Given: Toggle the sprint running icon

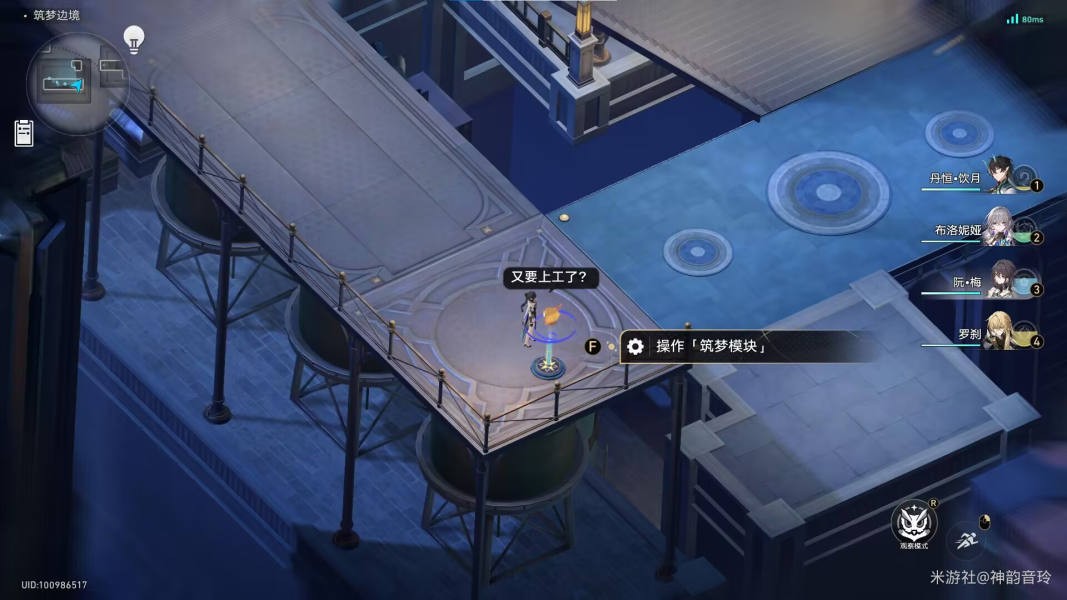Looking at the screenshot, I should tap(967, 539).
